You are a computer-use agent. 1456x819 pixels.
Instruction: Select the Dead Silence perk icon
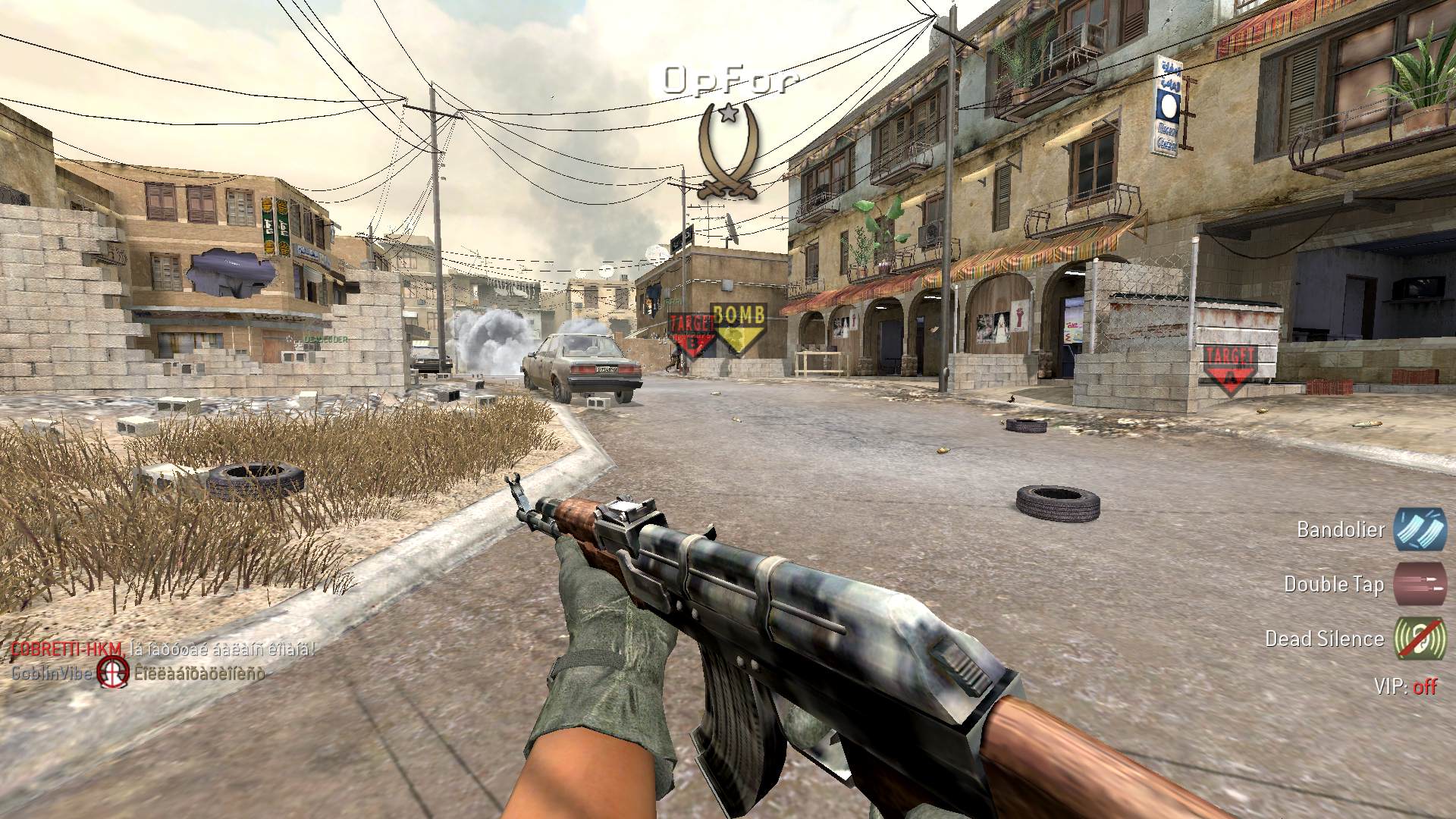[1420, 639]
